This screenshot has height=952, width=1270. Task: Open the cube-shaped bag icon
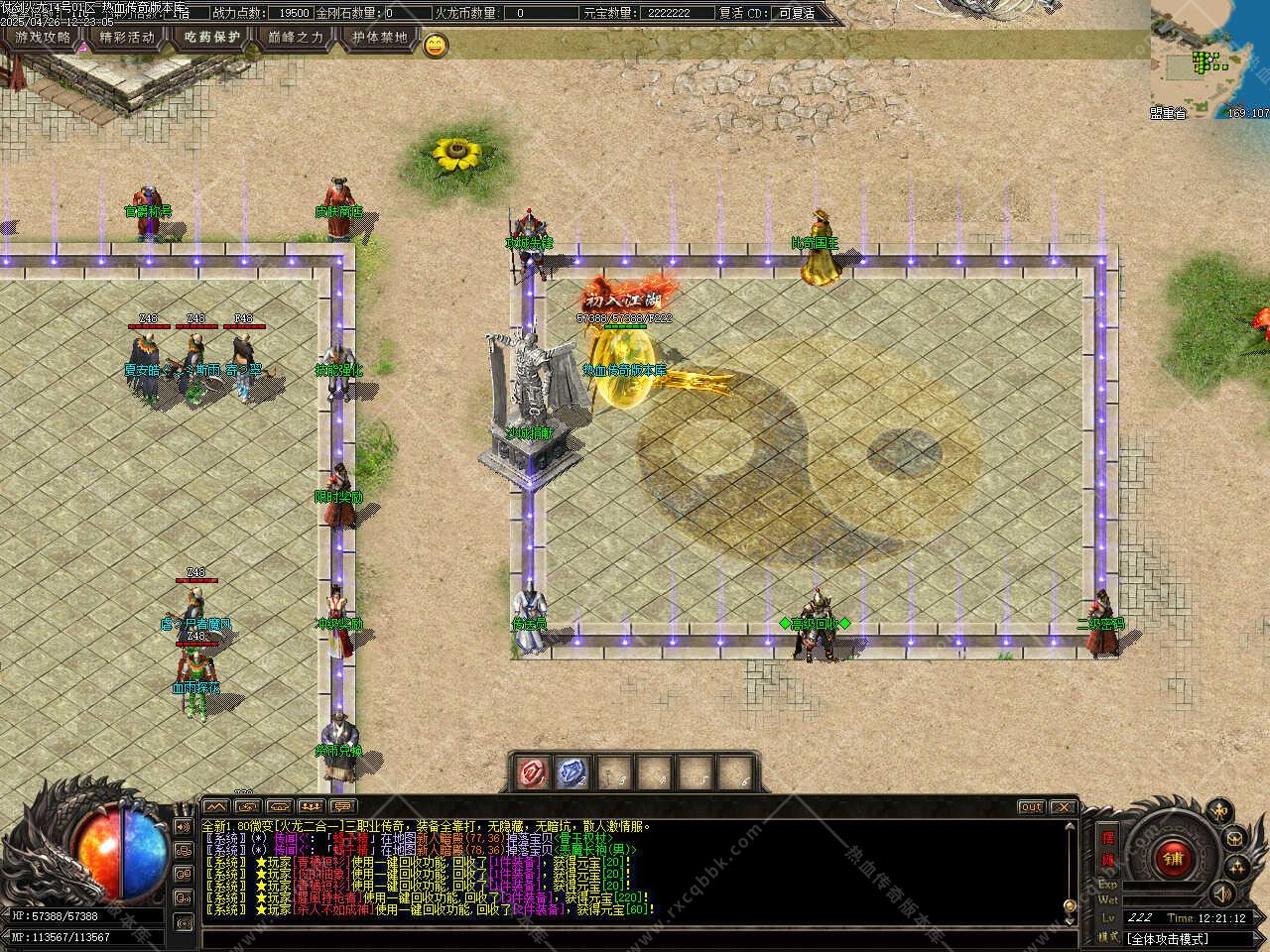pyautogui.click(x=1233, y=838)
